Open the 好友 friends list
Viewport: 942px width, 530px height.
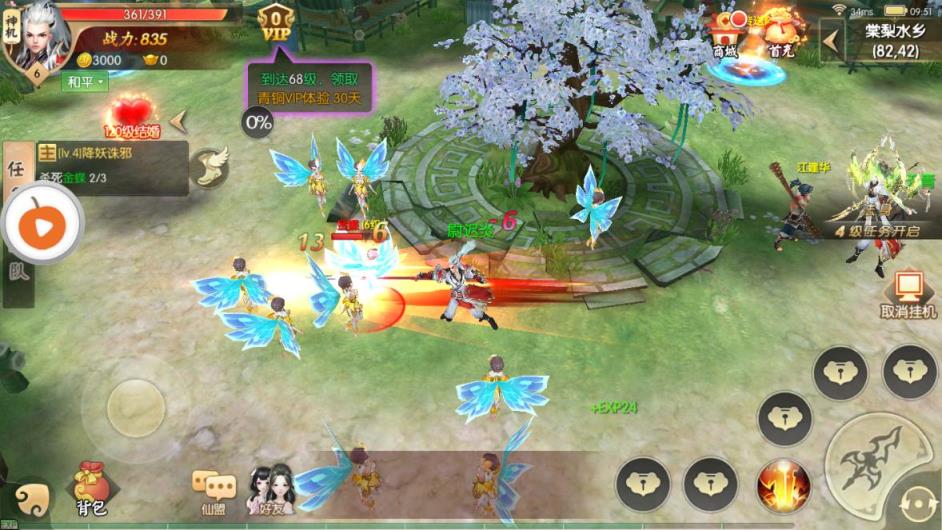270,490
